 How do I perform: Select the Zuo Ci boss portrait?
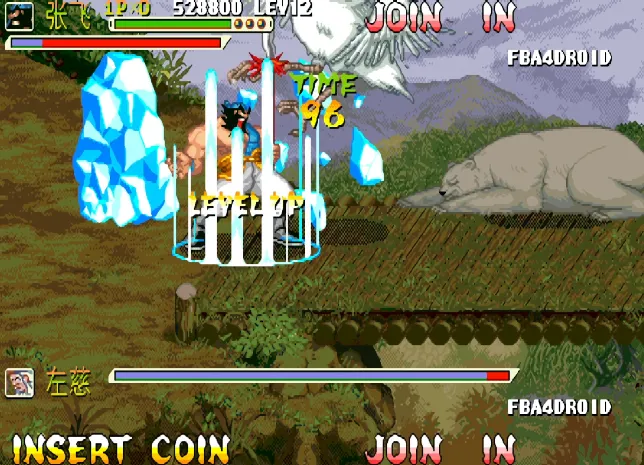[19, 381]
